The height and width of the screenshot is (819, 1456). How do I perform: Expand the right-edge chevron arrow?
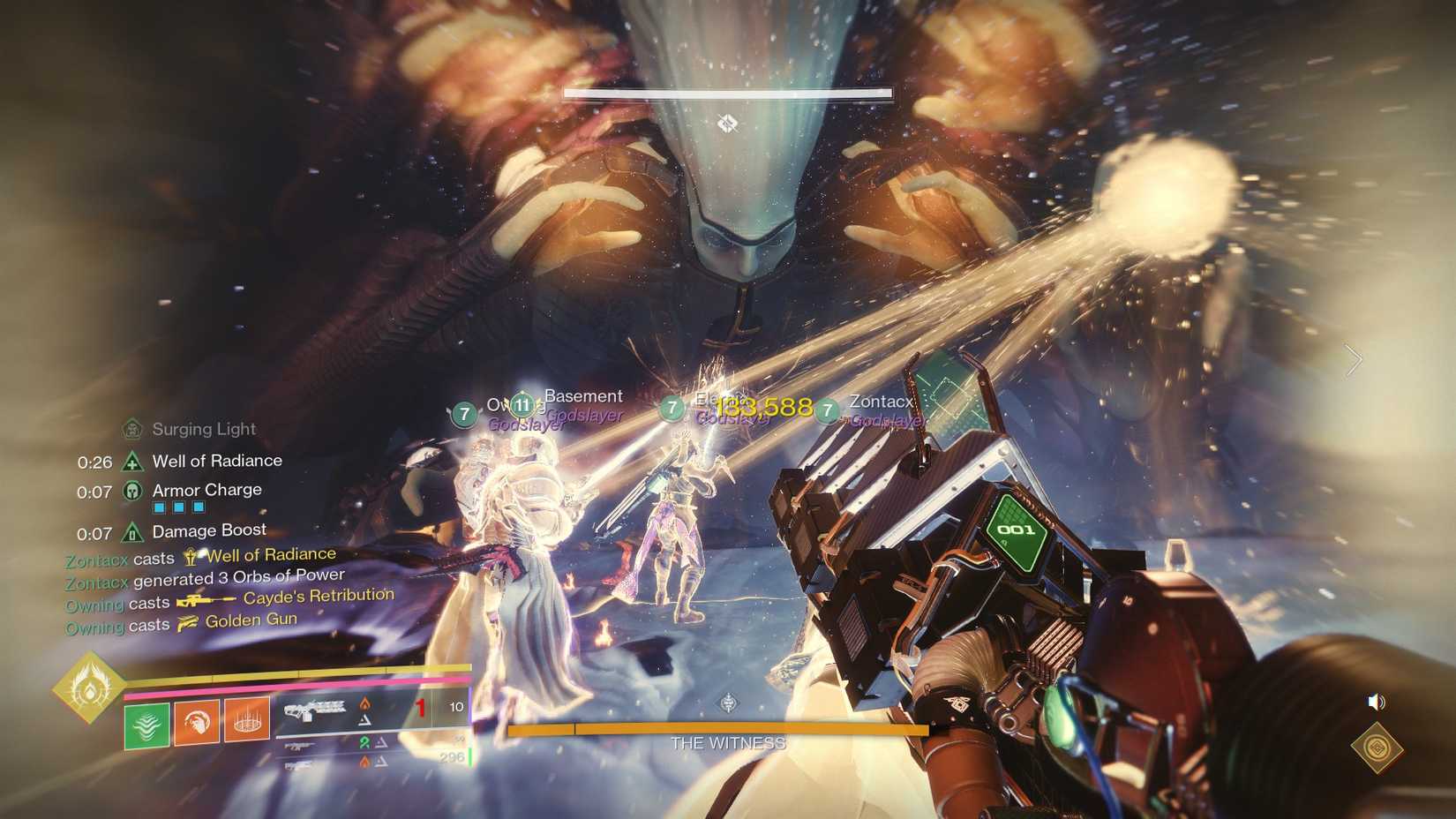(1352, 360)
